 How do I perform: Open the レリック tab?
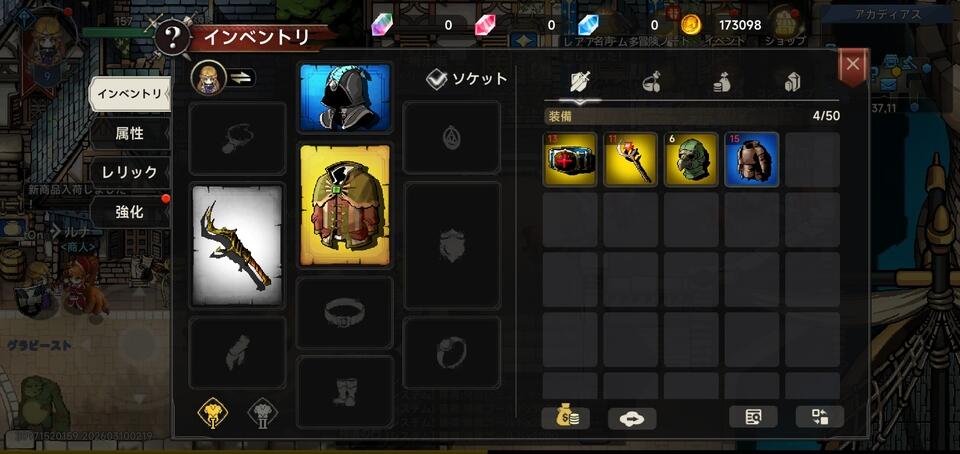(129, 172)
